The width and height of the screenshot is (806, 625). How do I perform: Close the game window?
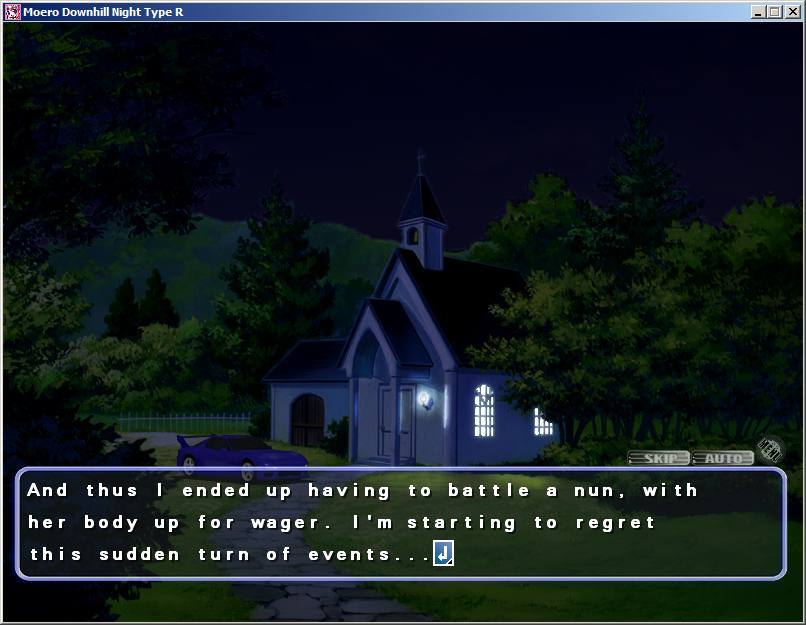tap(793, 12)
